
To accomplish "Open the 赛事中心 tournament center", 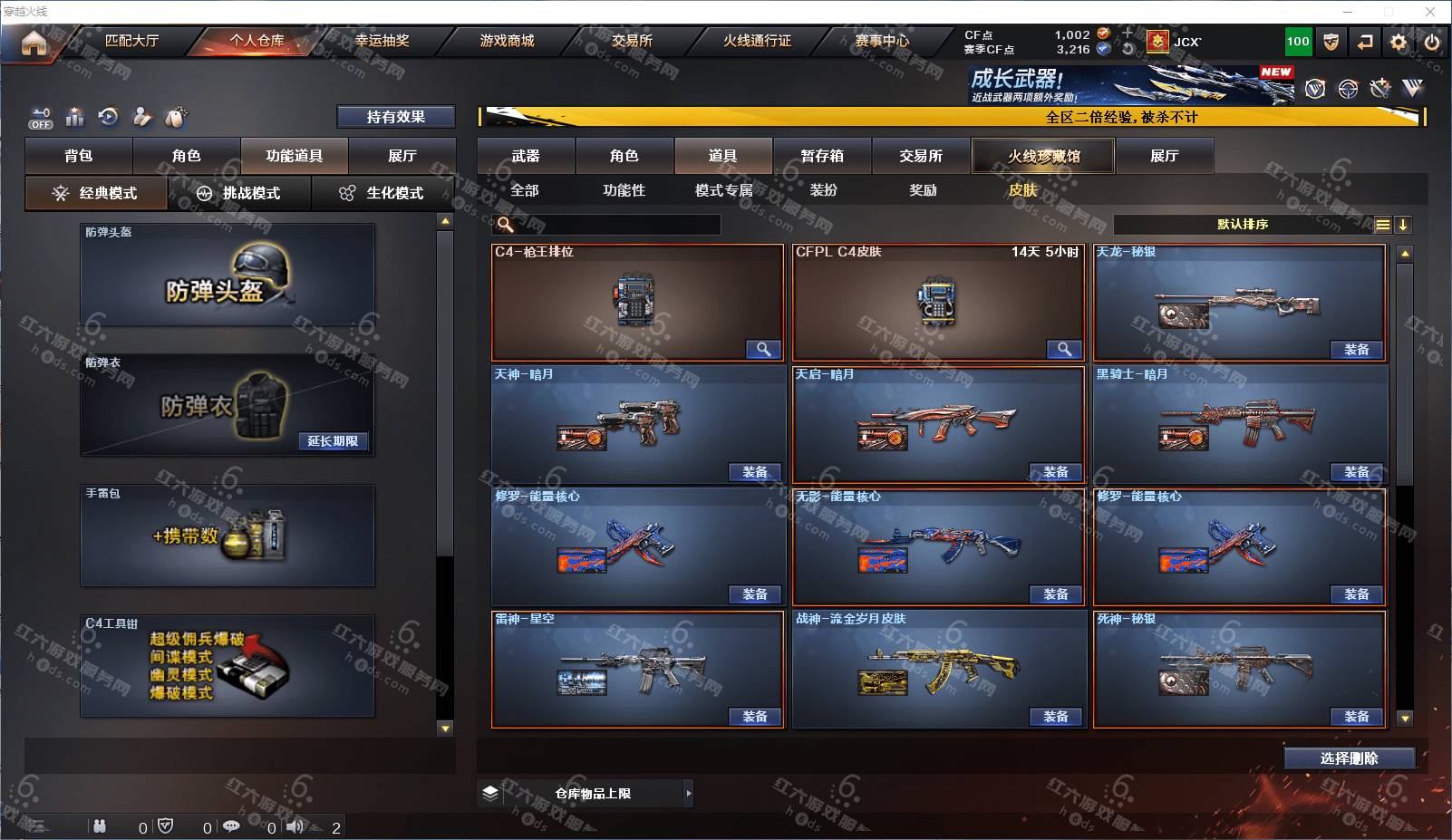I will 881,41.
